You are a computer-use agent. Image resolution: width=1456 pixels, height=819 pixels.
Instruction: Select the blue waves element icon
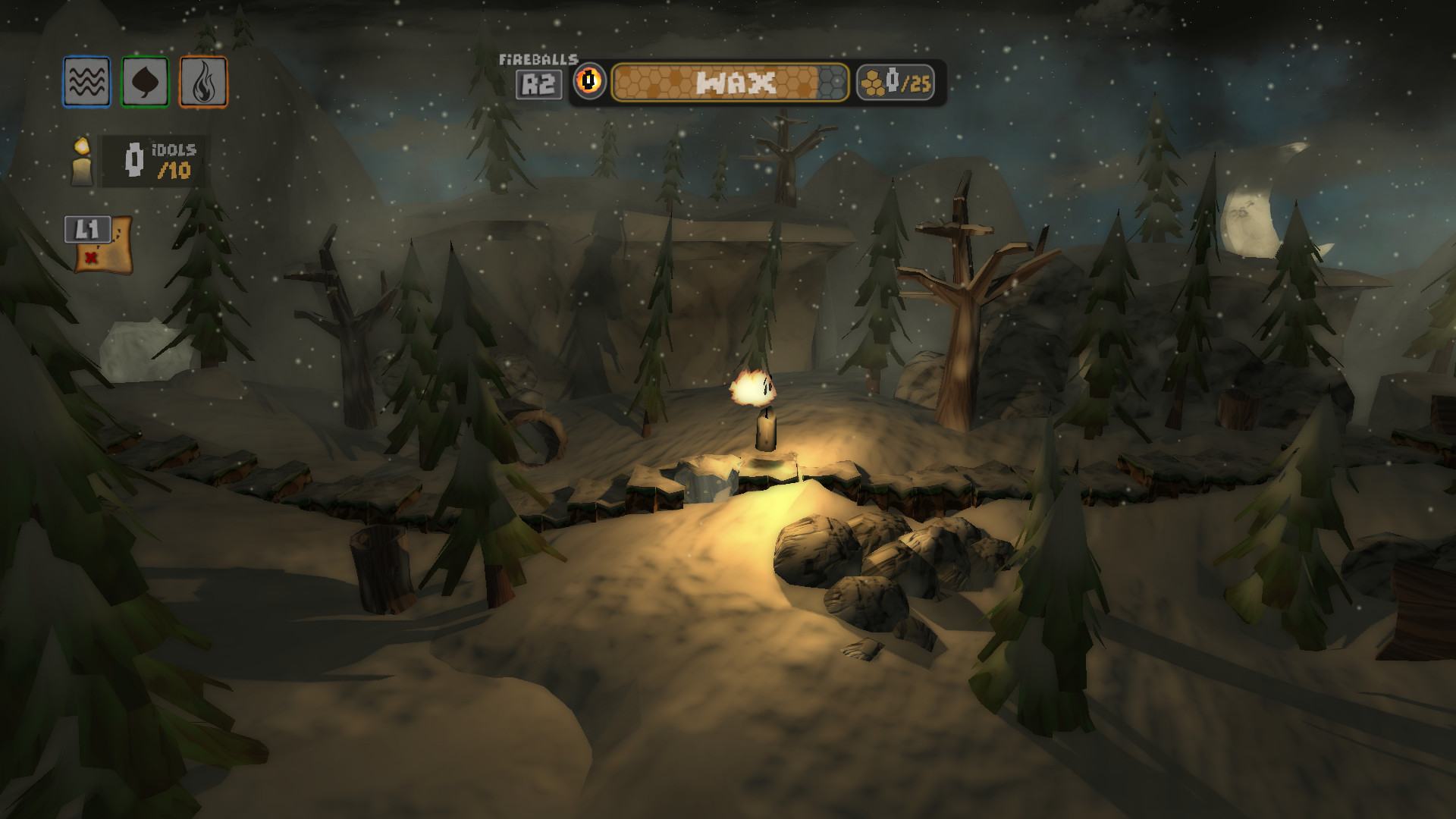(86, 82)
